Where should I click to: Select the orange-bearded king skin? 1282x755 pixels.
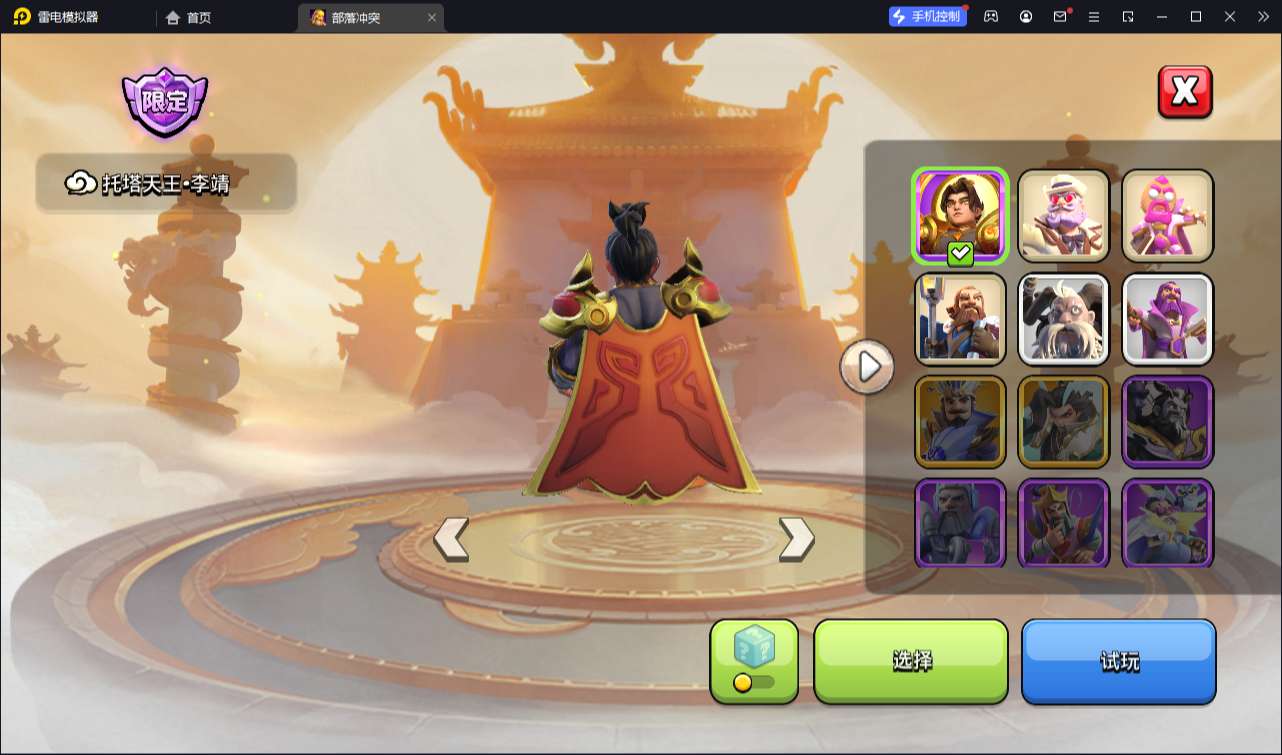click(x=960, y=318)
